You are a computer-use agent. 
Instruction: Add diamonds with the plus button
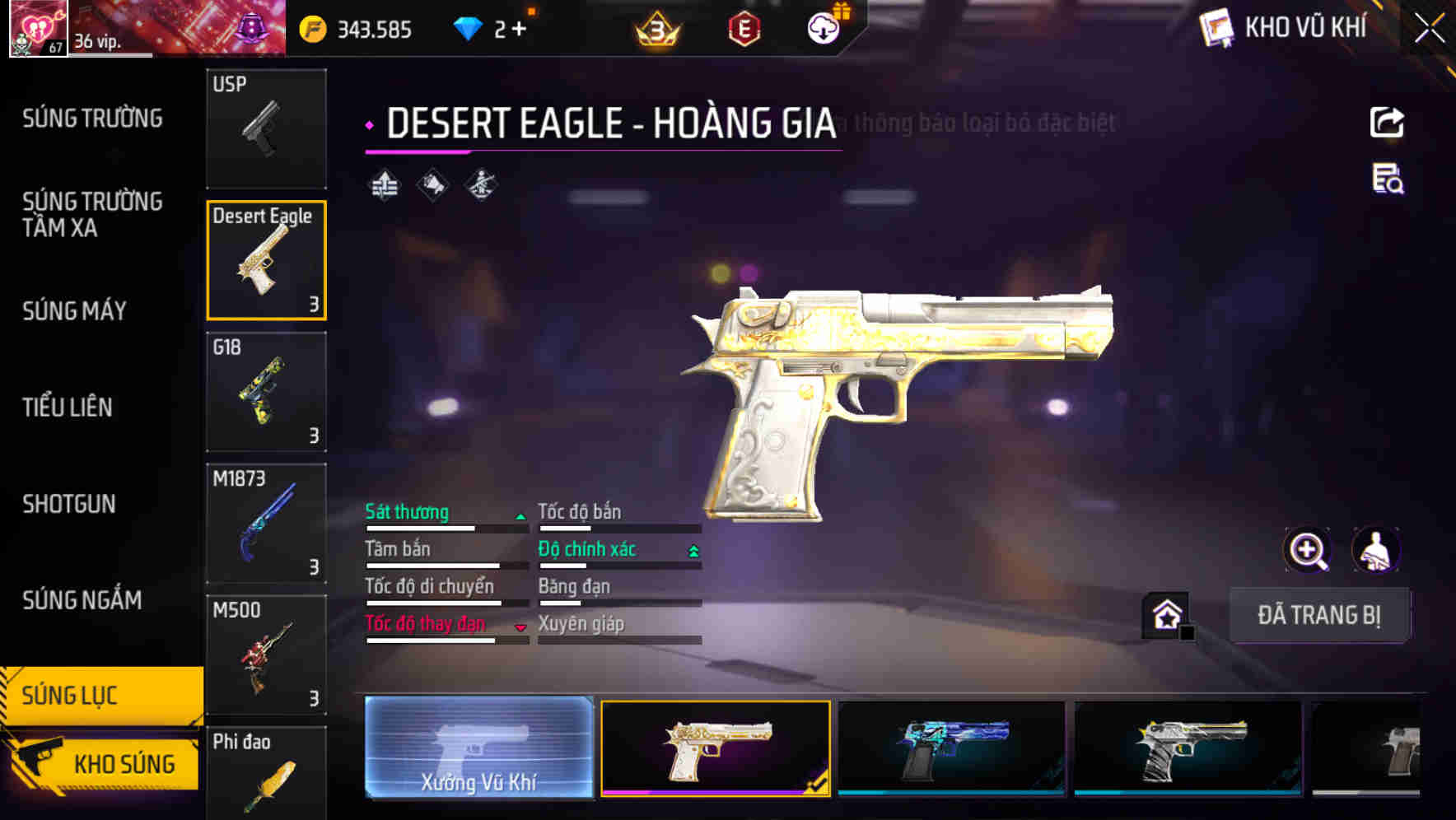click(519, 30)
